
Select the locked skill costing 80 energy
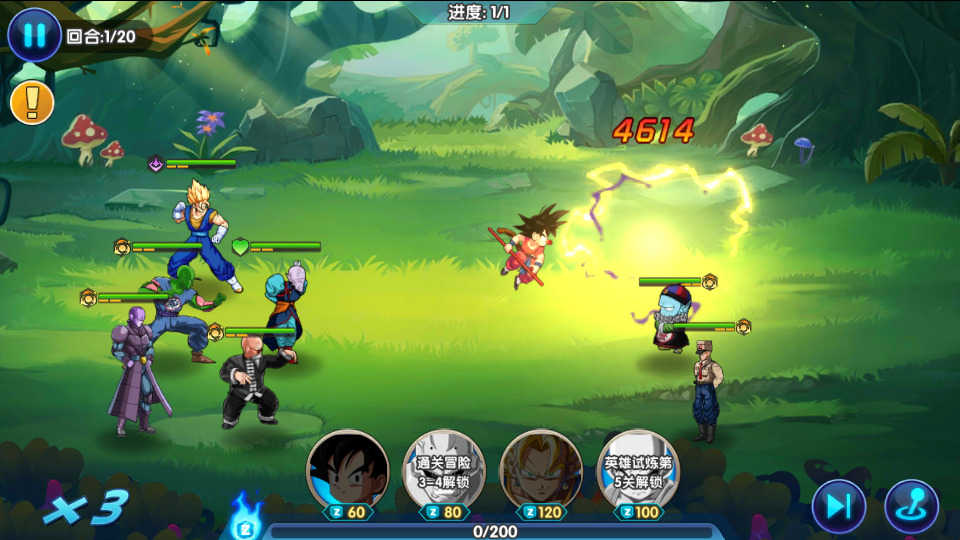(x=443, y=470)
